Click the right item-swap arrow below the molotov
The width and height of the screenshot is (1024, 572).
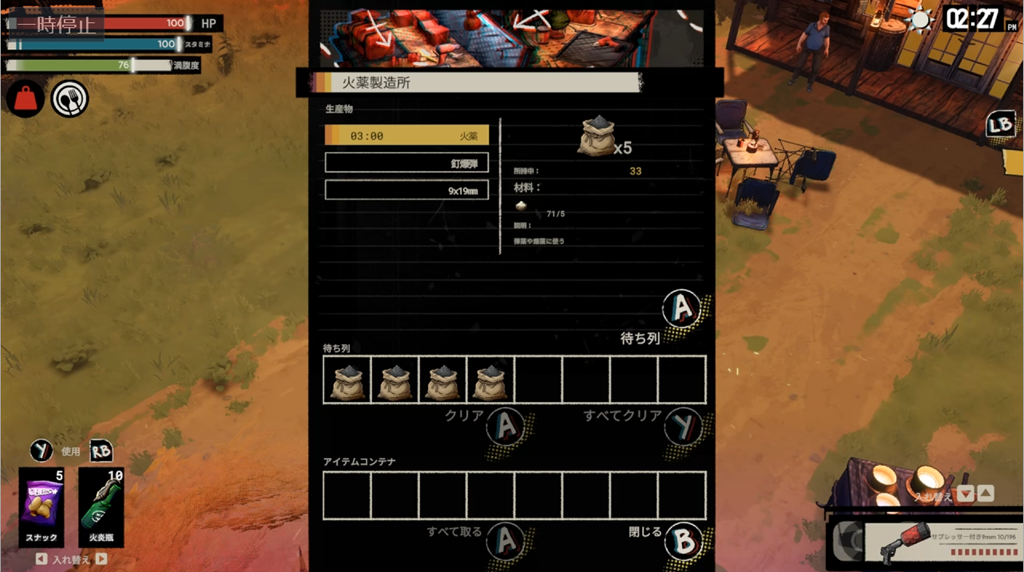pyautogui.click(x=101, y=559)
